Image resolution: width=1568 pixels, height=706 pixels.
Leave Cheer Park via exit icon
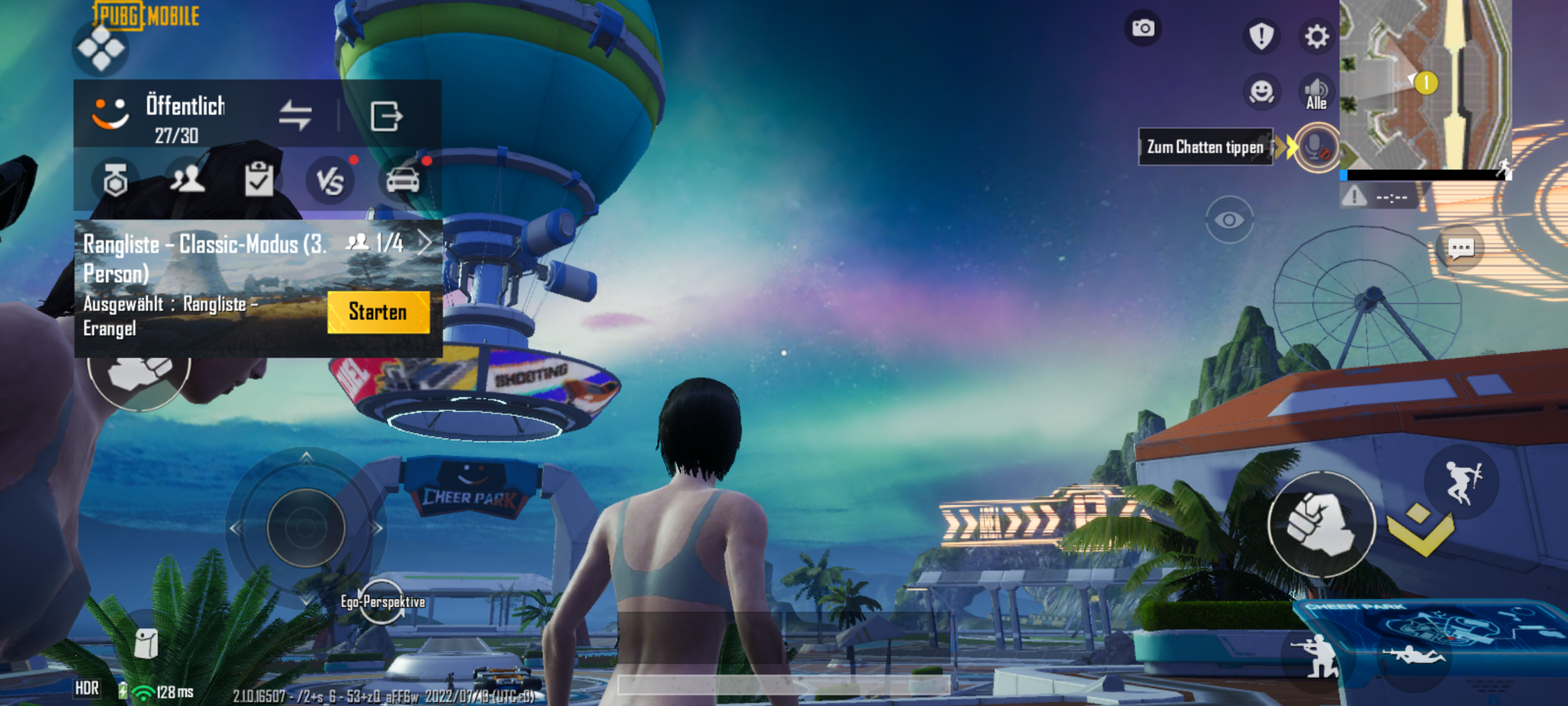tap(385, 116)
